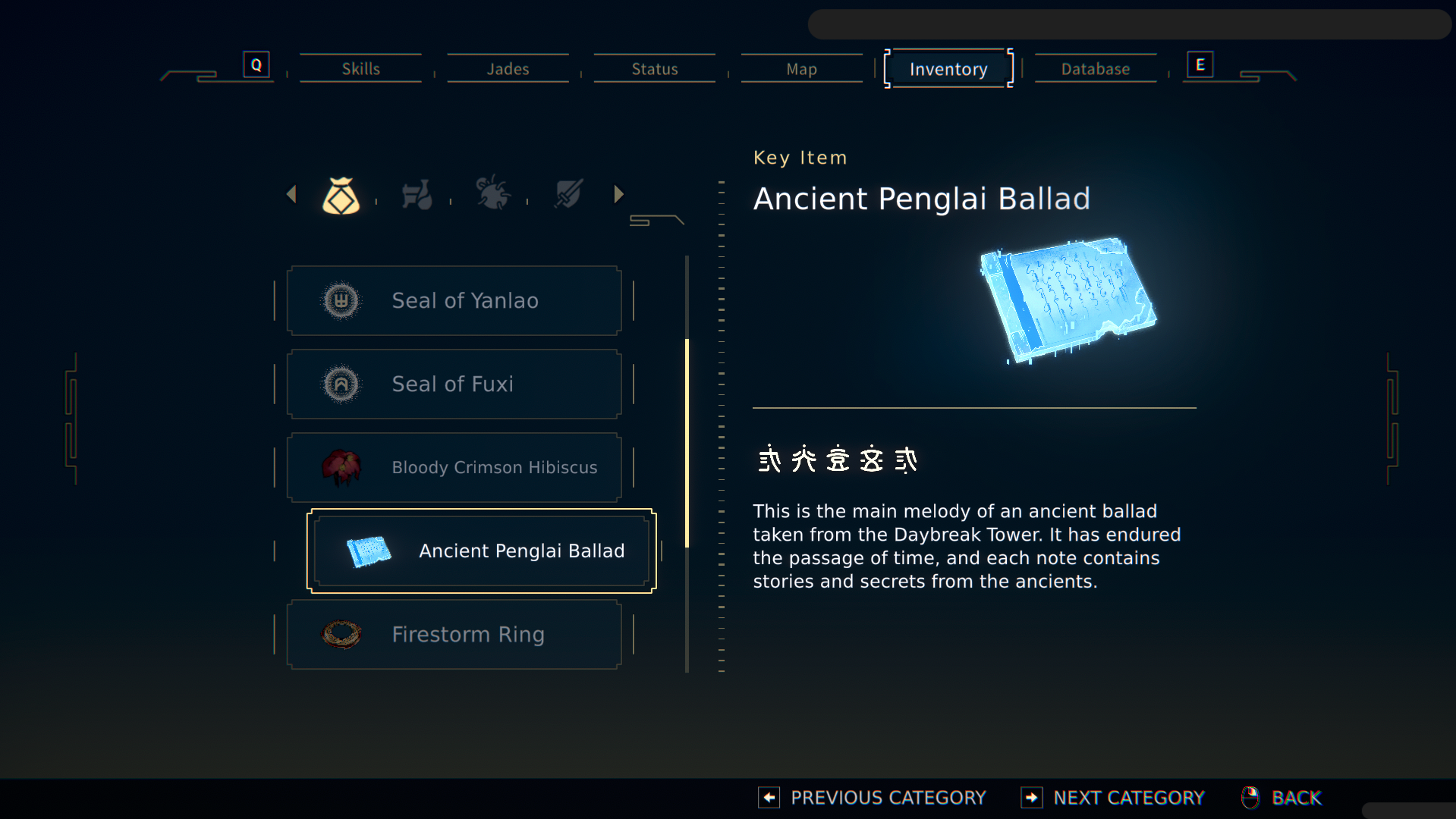Click the left category arrow
Screen dimensions: 1456x819
coord(291,194)
